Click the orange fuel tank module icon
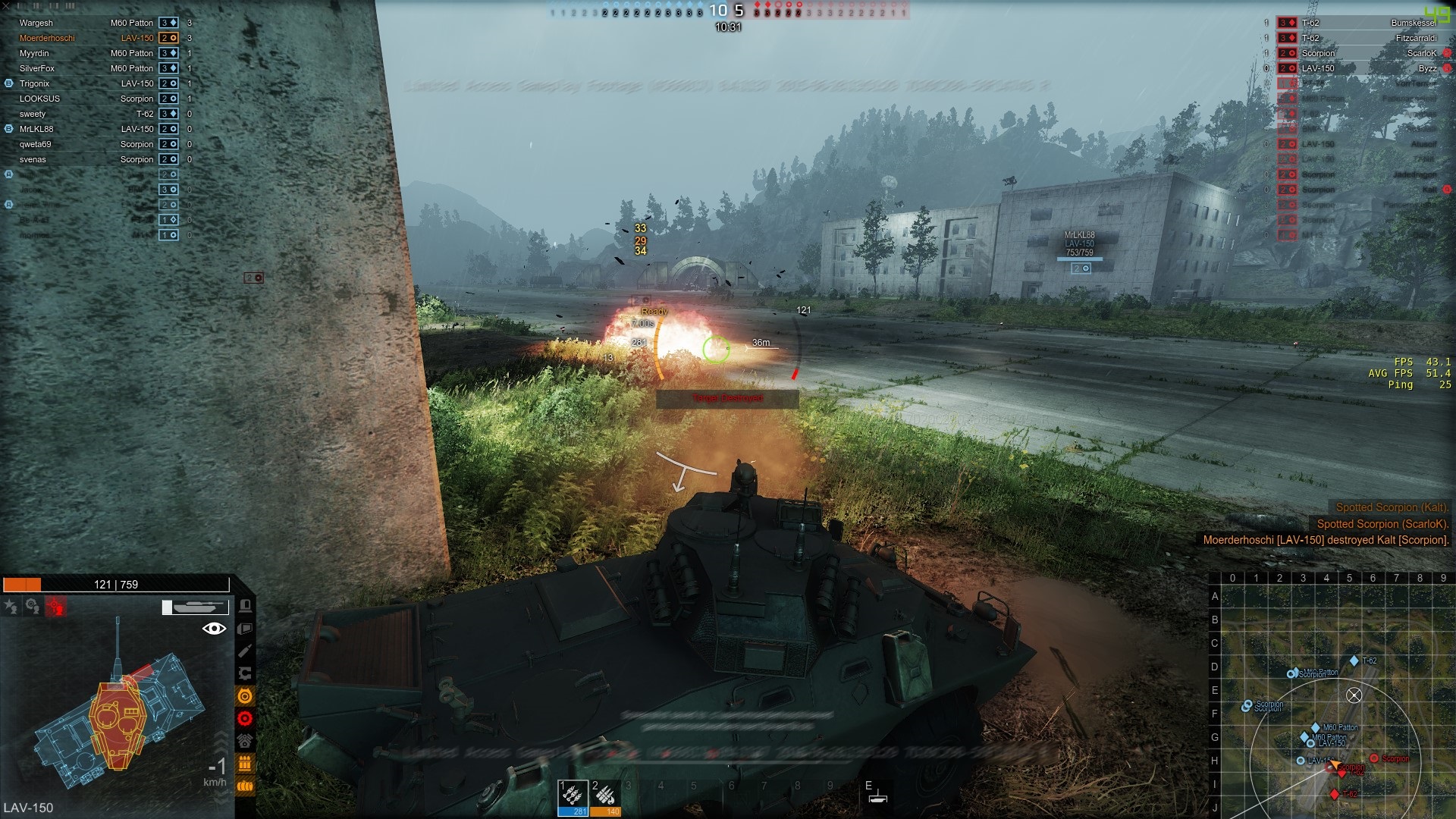Screen dimensions: 1456x819 [245, 786]
